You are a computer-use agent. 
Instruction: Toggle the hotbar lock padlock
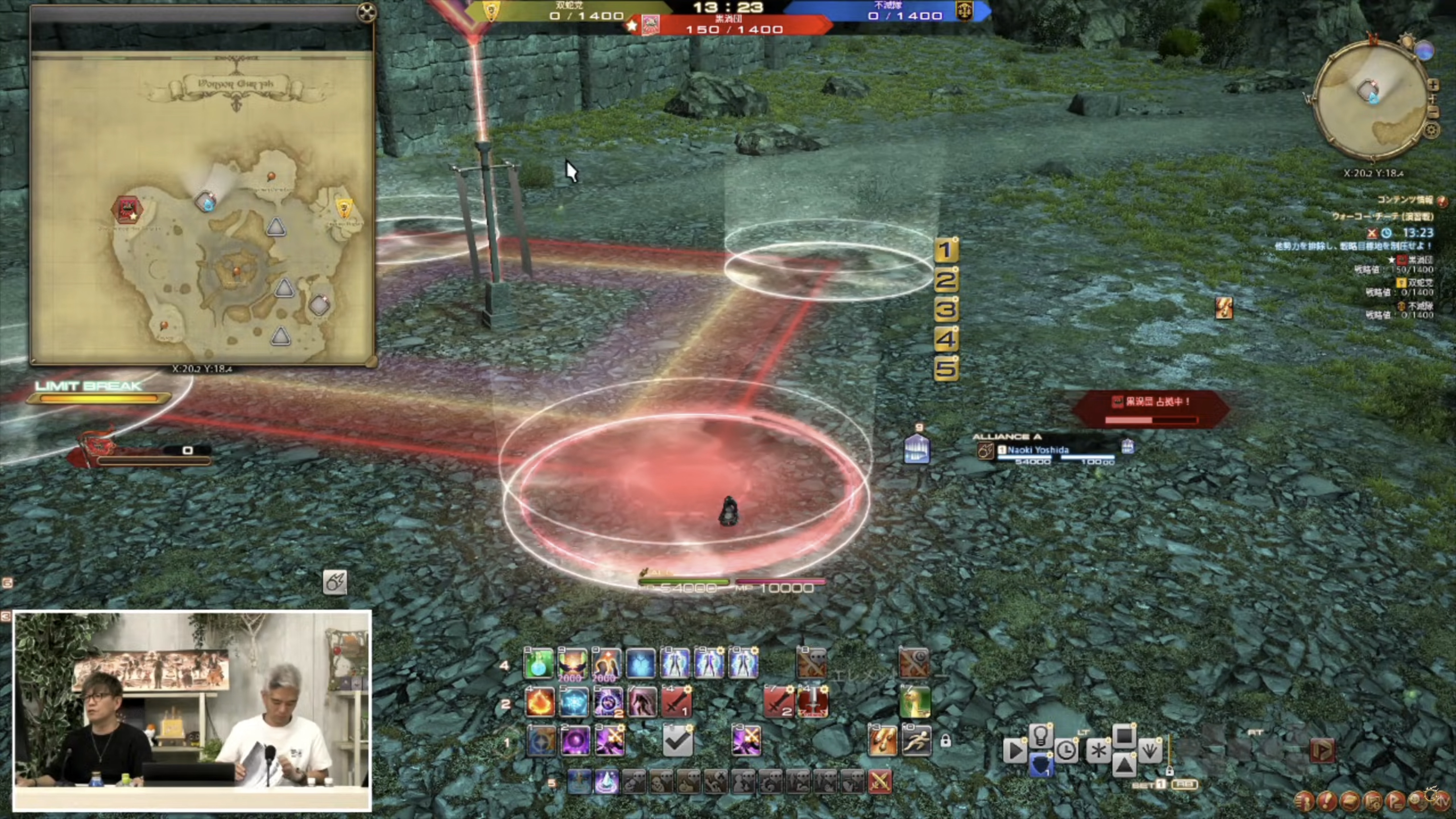[x=946, y=741]
